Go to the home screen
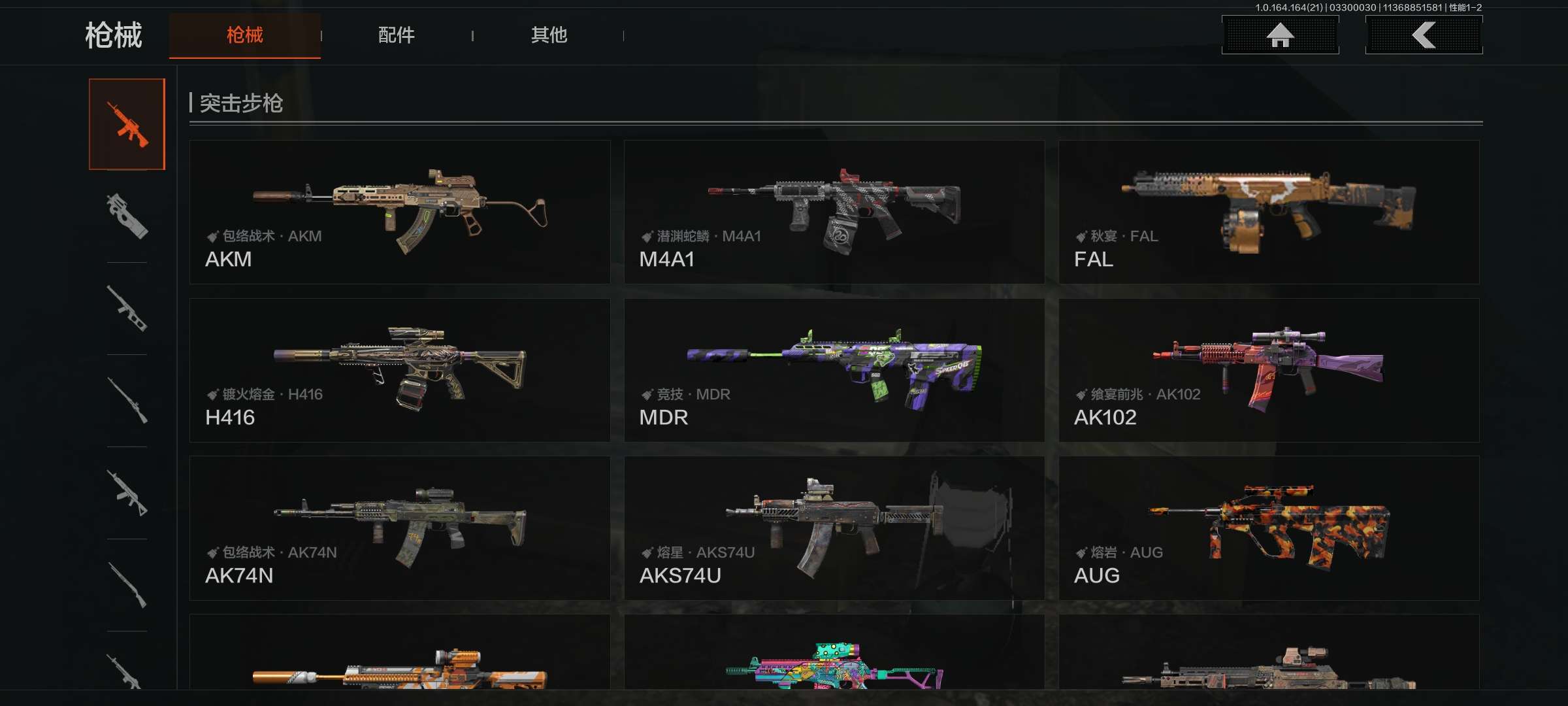This screenshot has width=1568, height=706. tap(1280, 35)
